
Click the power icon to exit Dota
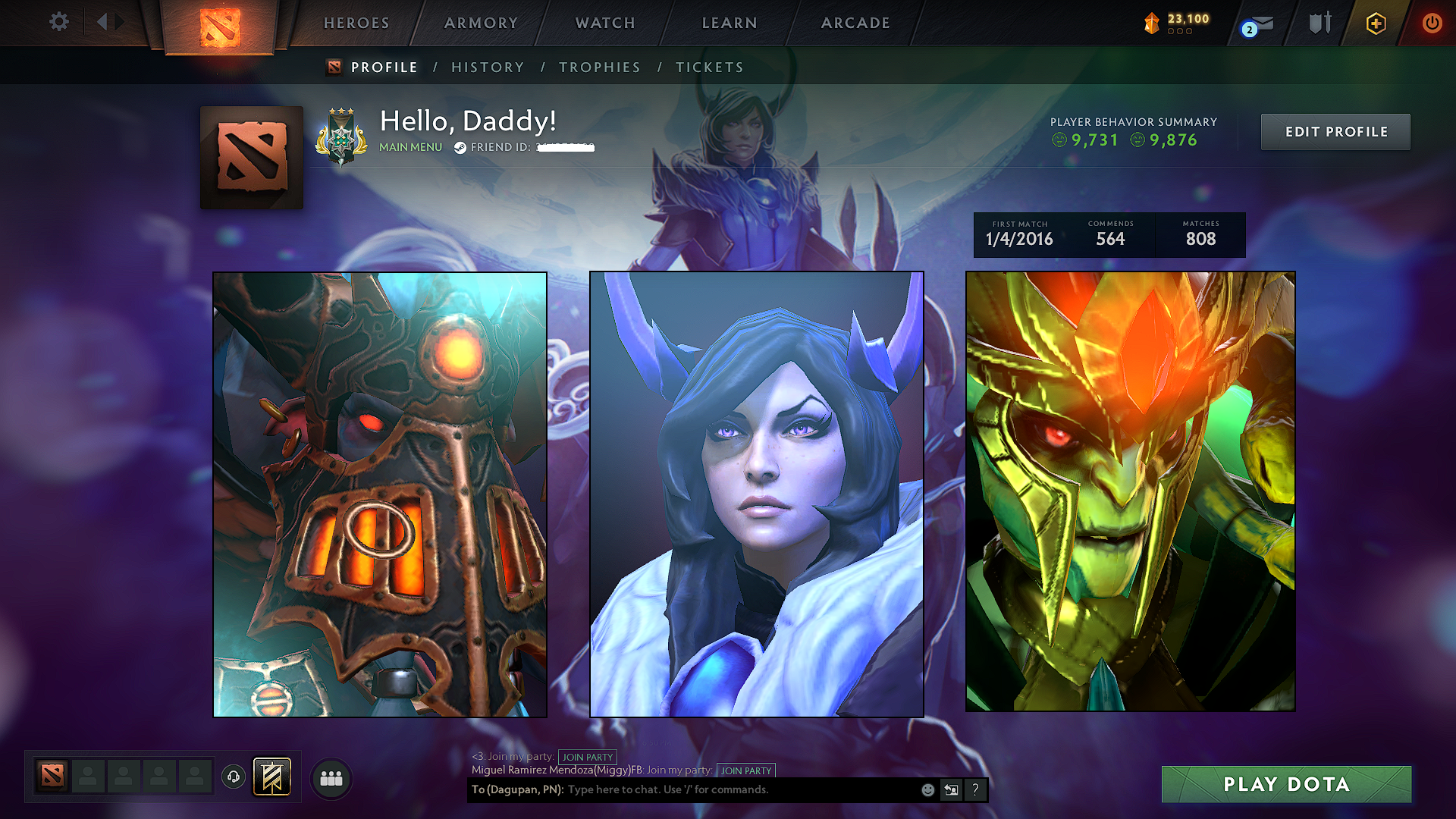pos(1432,24)
